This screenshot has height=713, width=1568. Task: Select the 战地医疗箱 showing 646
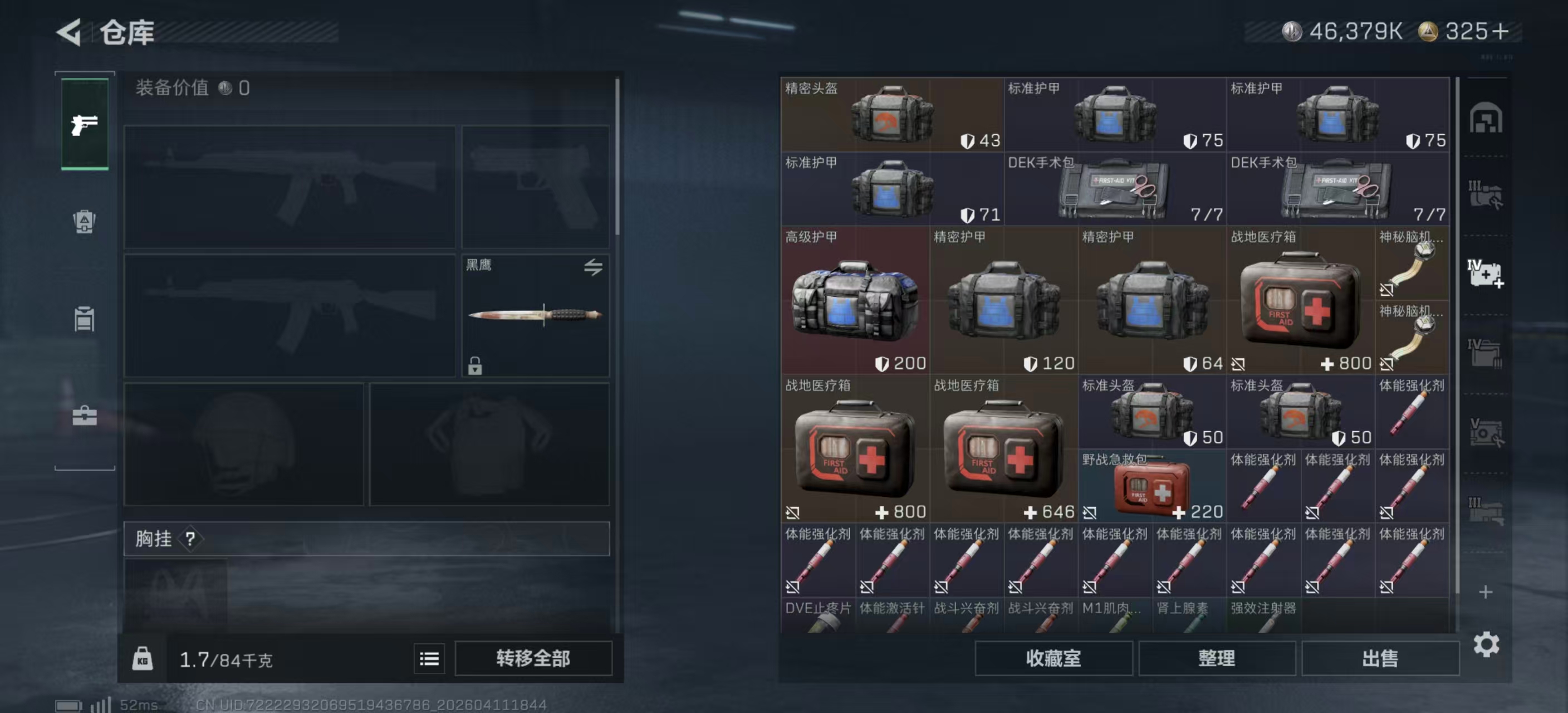pyautogui.click(x=1003, y=450)
